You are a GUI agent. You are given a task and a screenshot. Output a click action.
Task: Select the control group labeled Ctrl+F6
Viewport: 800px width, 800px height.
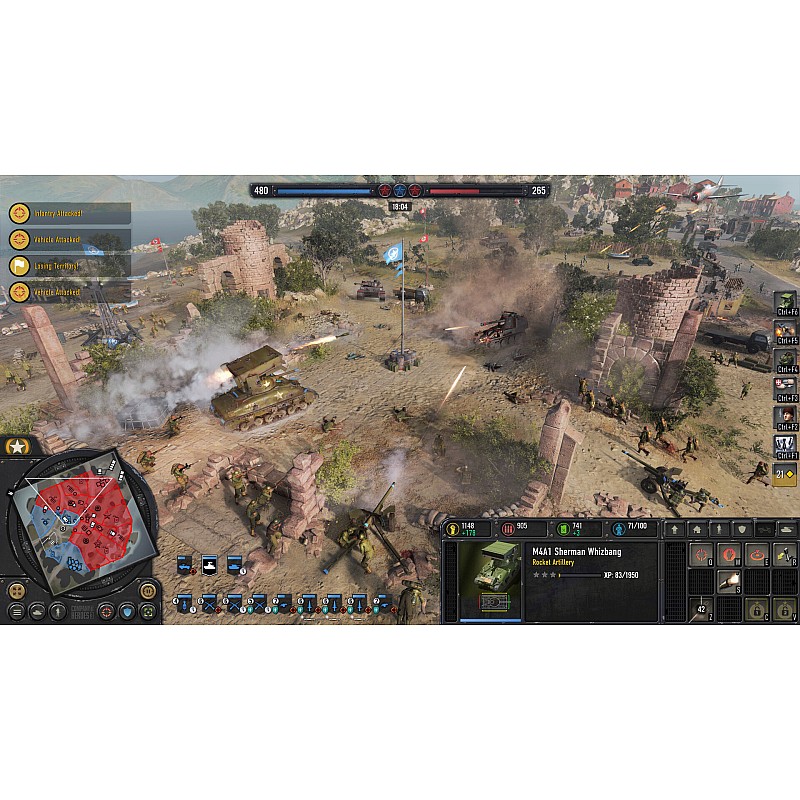(786, 304)
